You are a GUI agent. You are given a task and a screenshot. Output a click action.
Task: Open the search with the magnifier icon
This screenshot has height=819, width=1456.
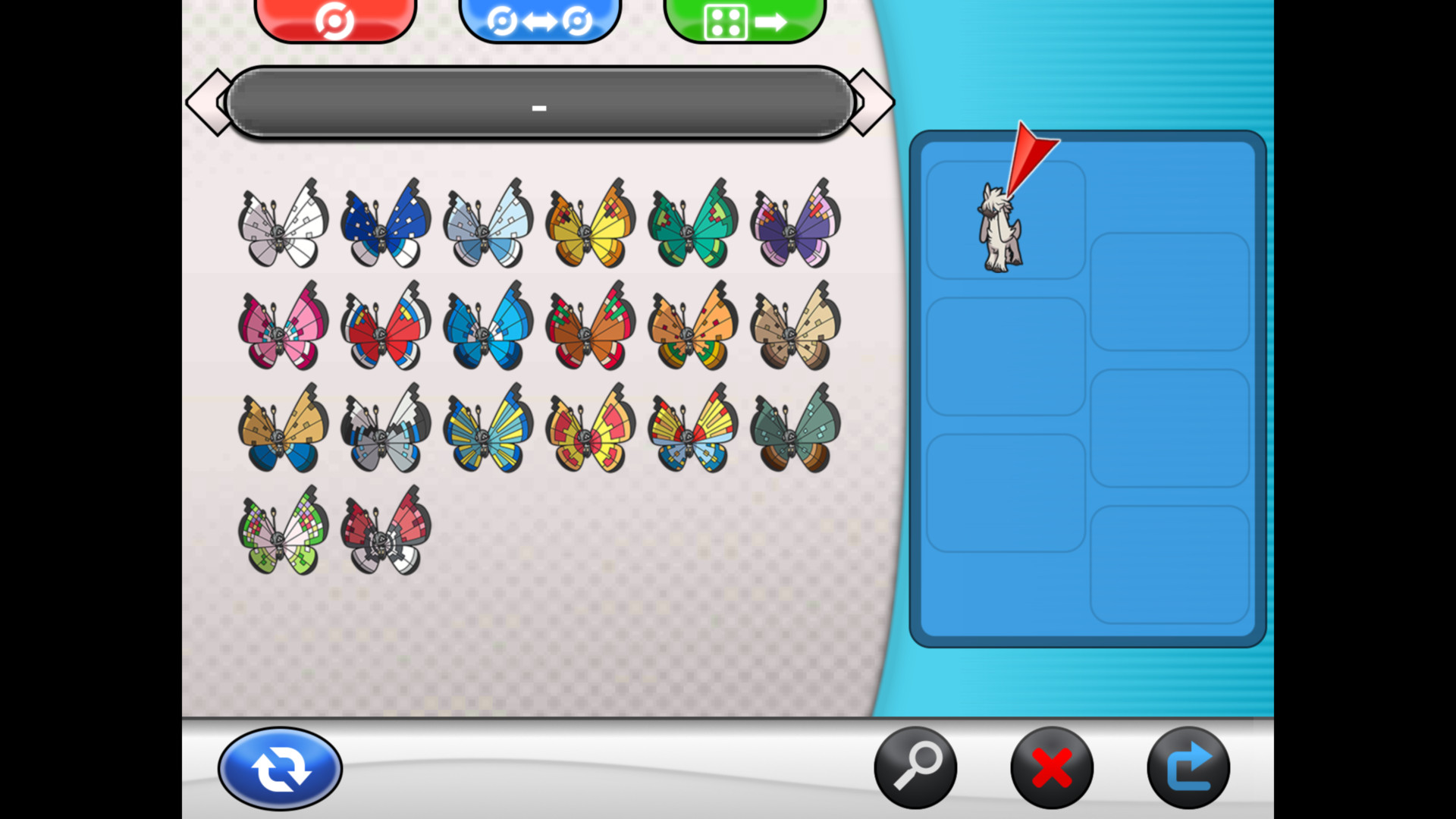point(916,767)
